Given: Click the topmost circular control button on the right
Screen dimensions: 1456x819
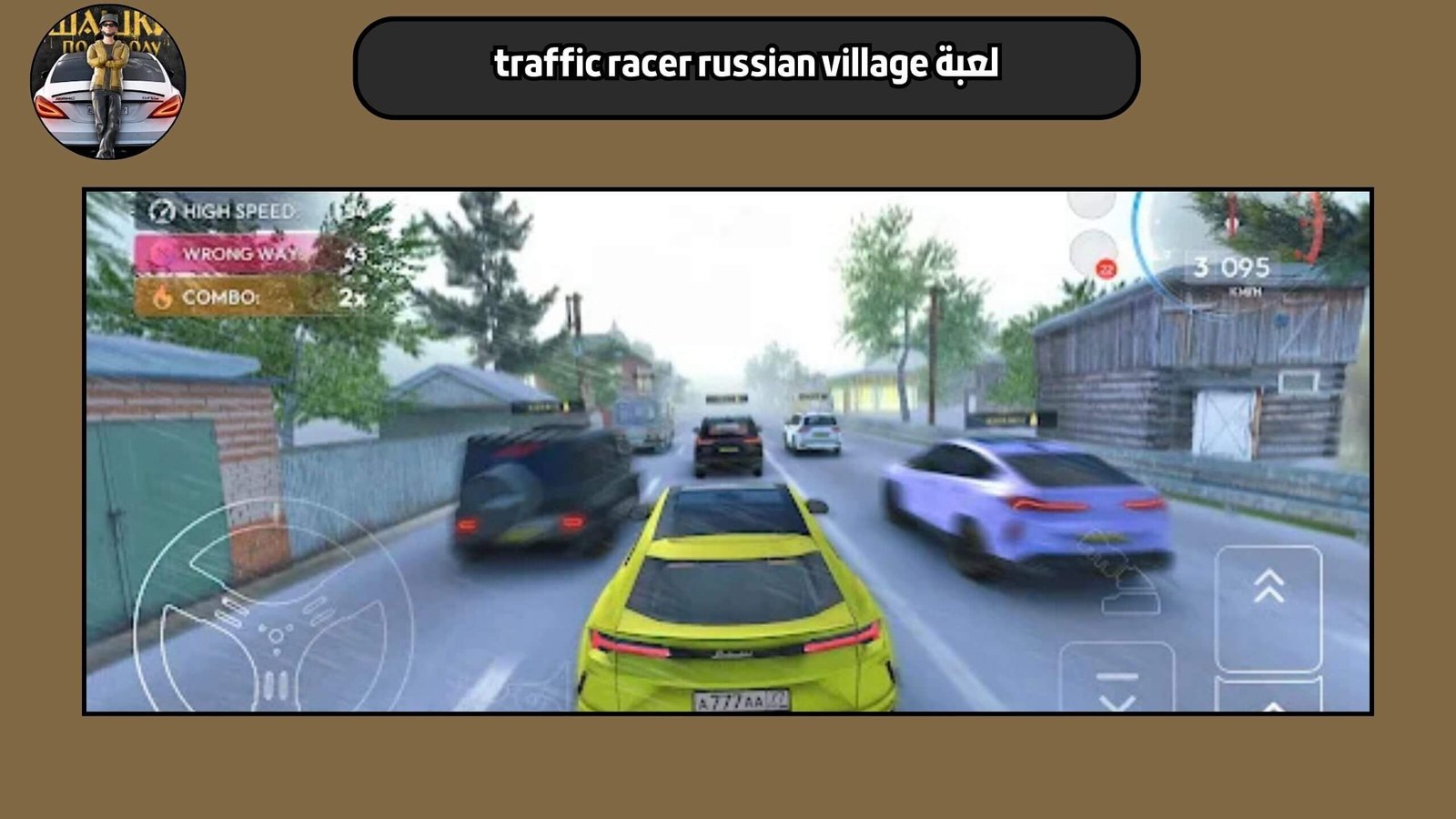Looking at the screenshot, I should [x=1090, y=207].
